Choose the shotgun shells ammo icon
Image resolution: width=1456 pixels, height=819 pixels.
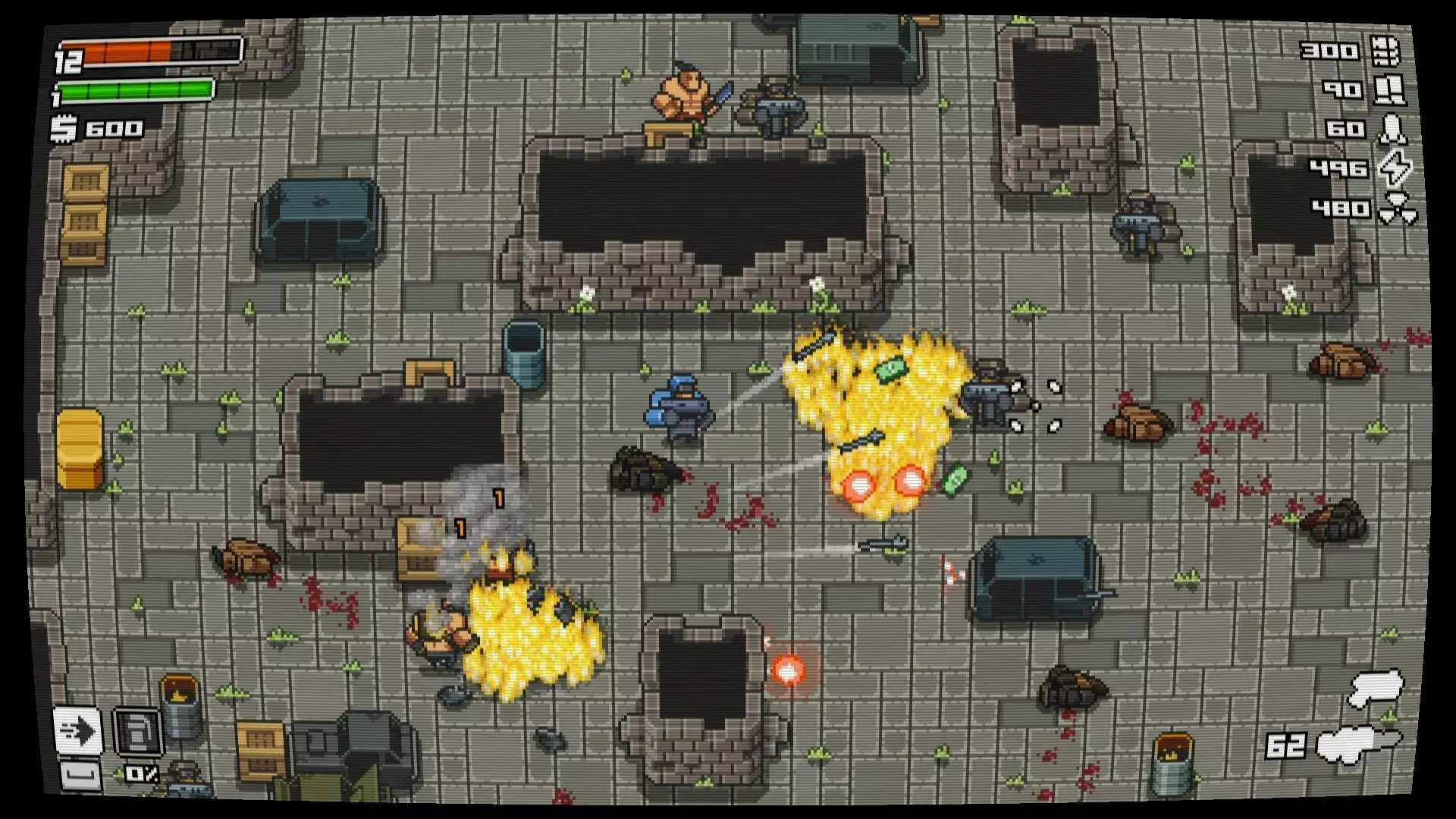1389,90
